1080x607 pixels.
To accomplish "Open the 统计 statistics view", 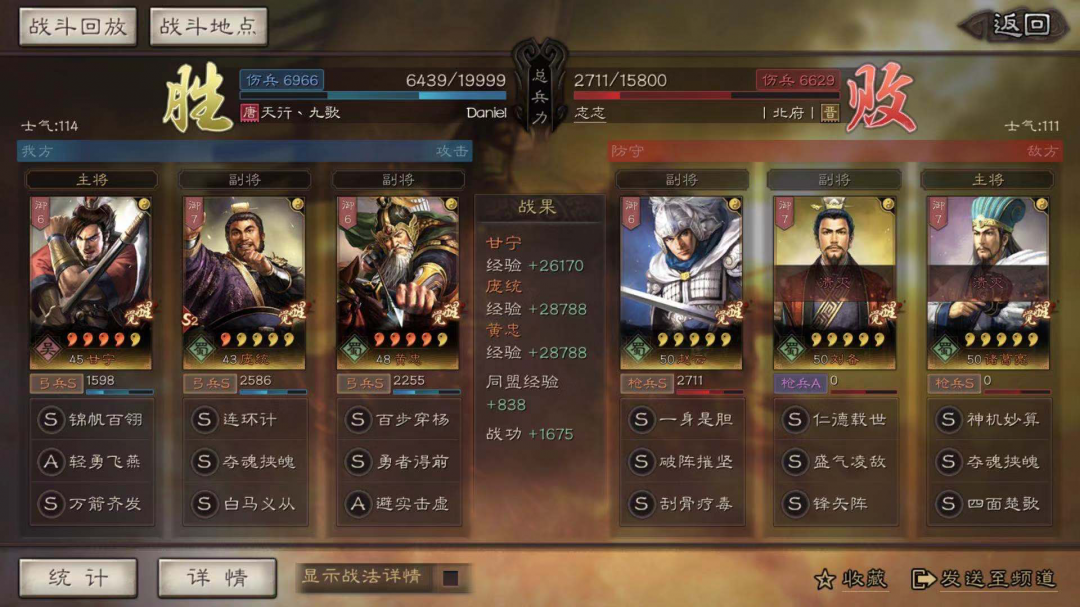I will pos(78,577).
